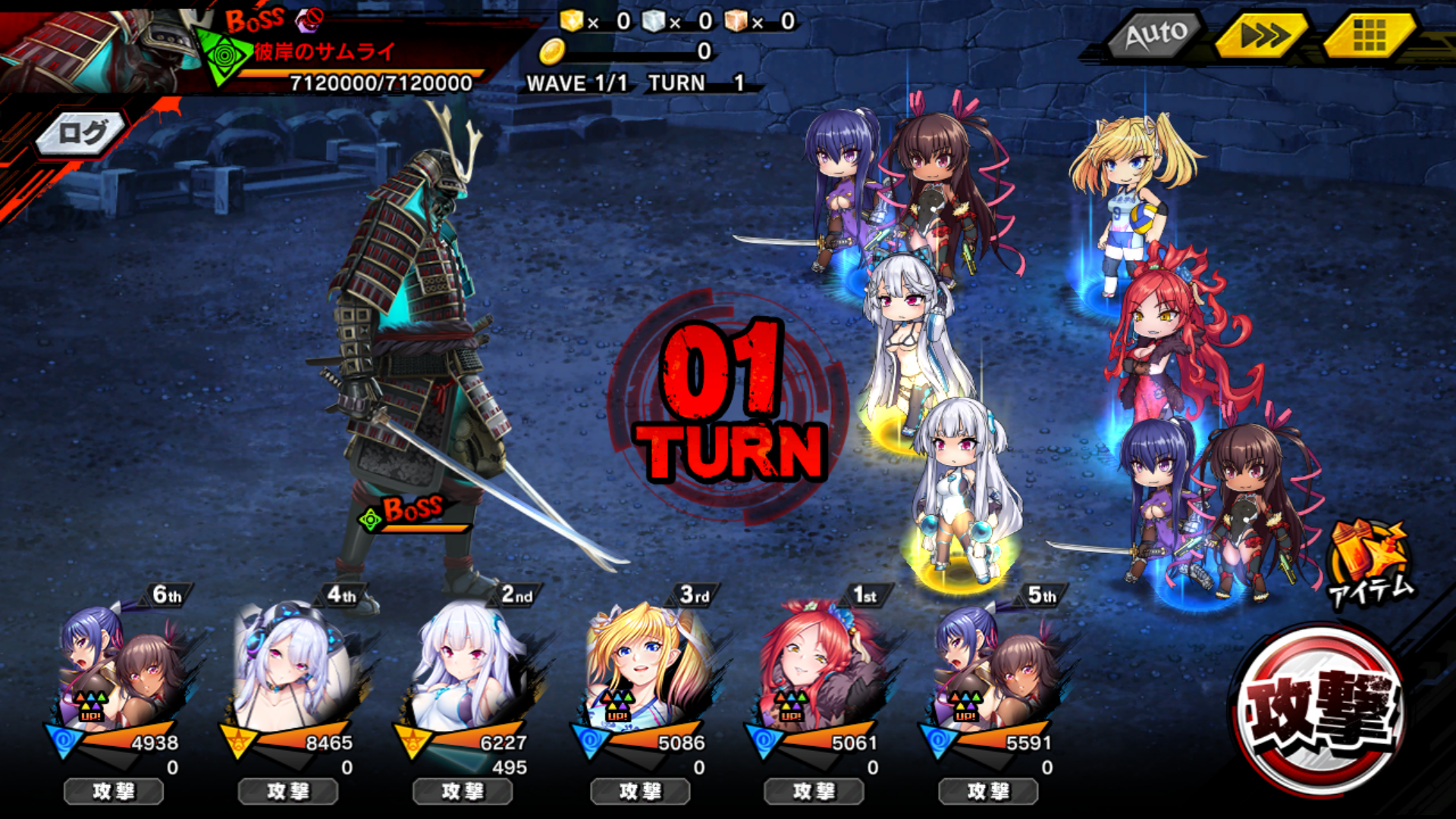This screenshot has height=819, width=1456.
Task: Click the 攻撃 button under the 6th character
Action: coord(114,792)
